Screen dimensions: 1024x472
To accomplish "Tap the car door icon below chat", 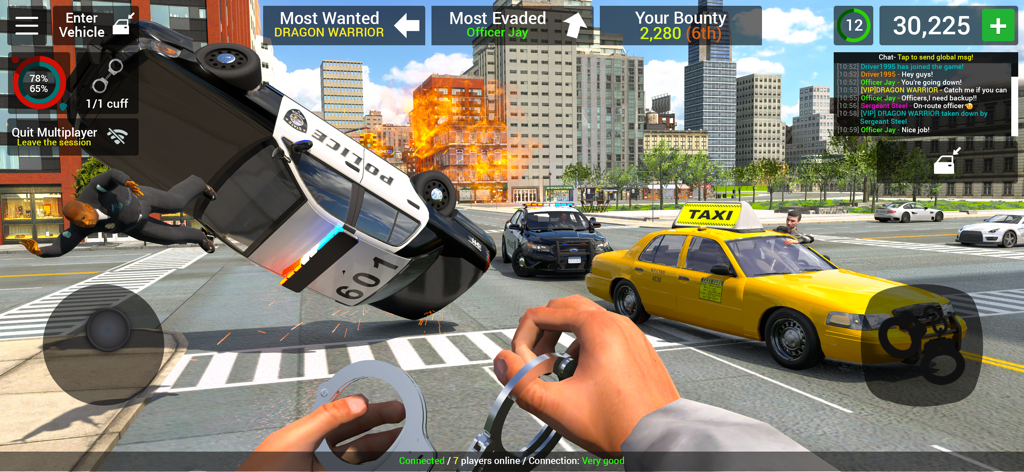I will click(x=947, y=161).
